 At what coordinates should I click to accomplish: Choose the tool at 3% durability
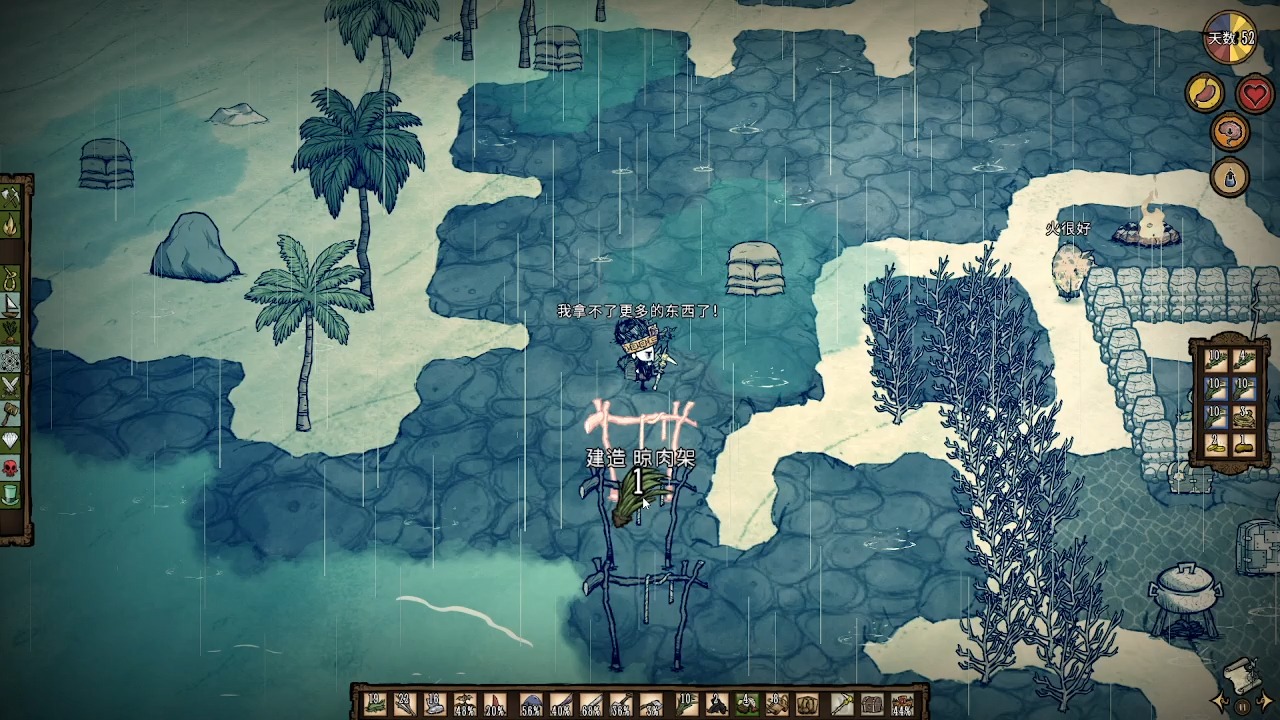tap(653, 704)
